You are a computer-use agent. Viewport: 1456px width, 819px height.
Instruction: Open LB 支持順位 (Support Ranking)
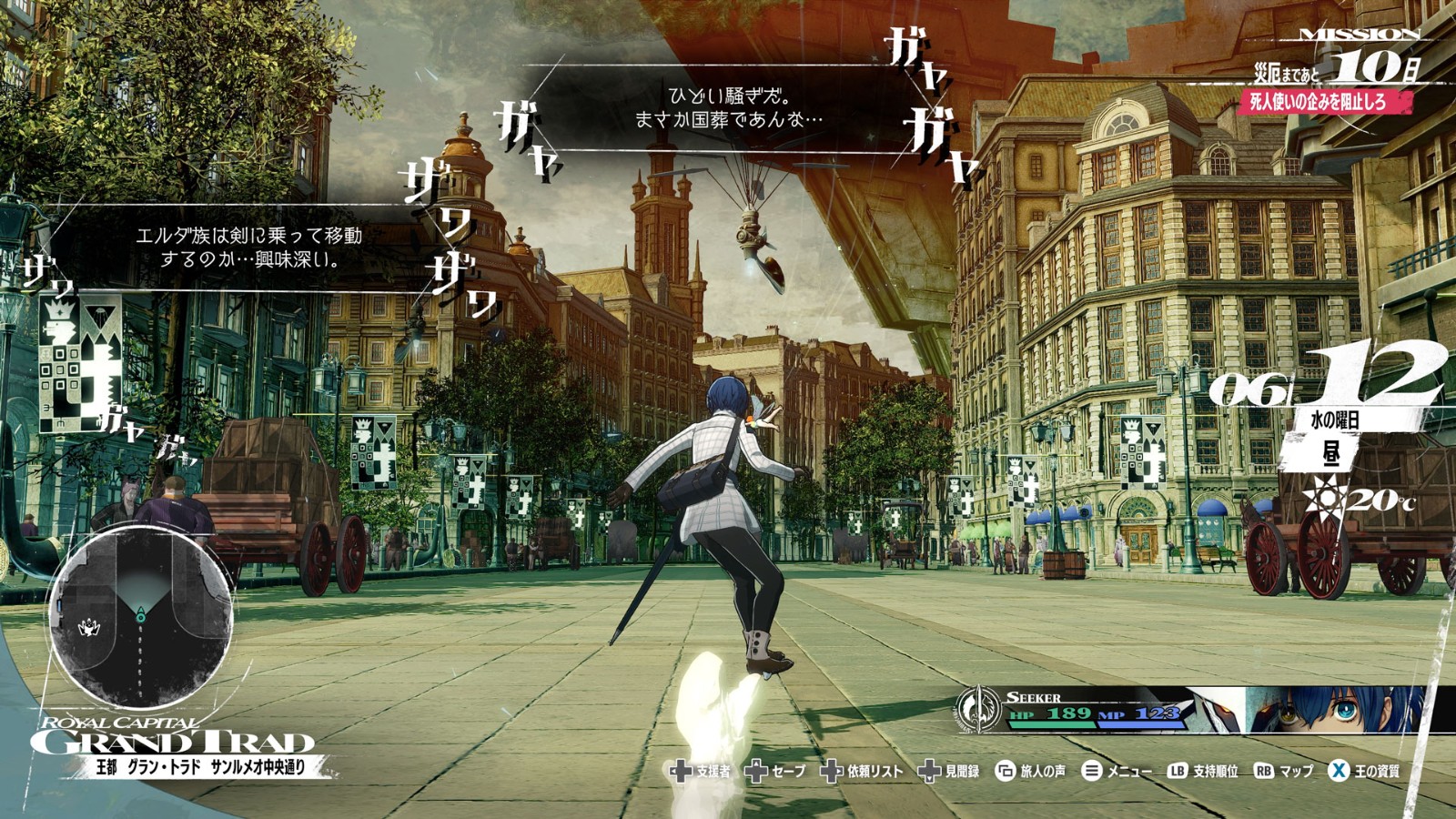click(x=1200, y=770)
